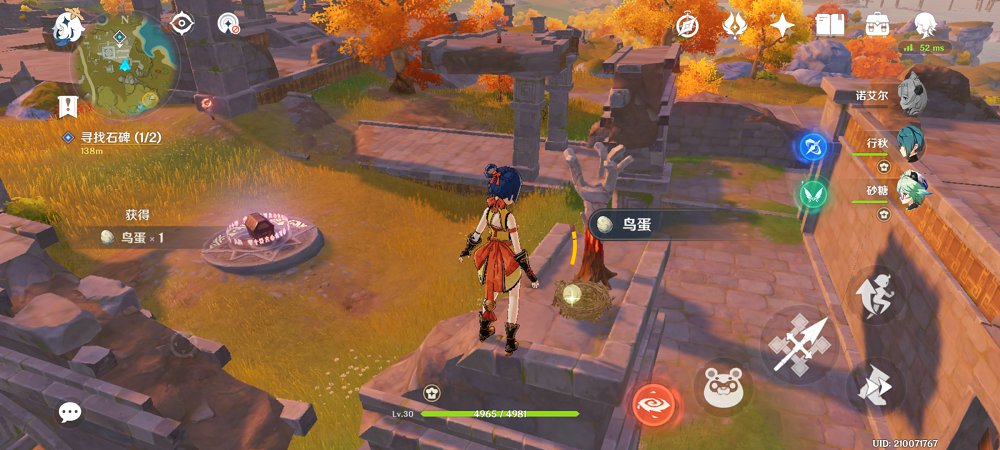Use the Guoba panda elemental skill

click(722, 386)
